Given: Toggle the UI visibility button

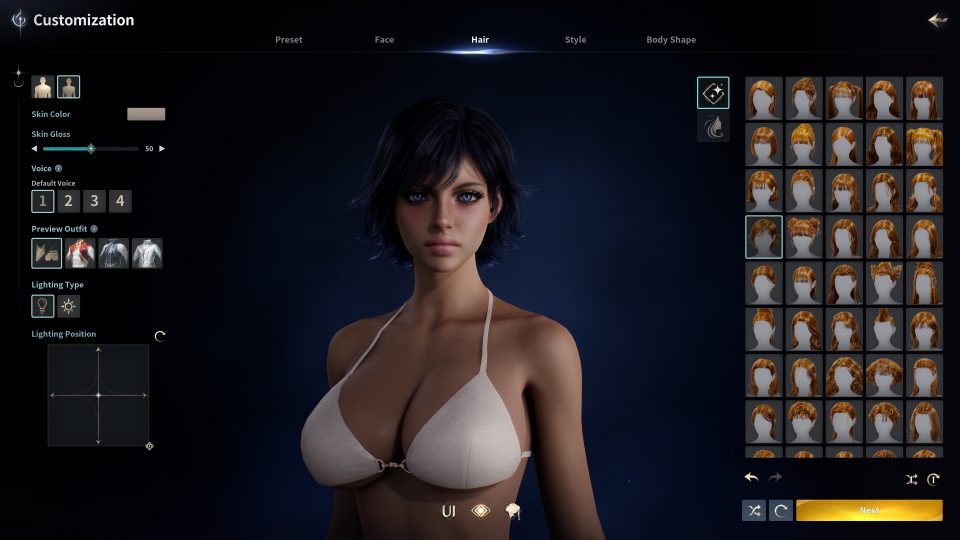Looking at the screenshot, I should (449, 511).
